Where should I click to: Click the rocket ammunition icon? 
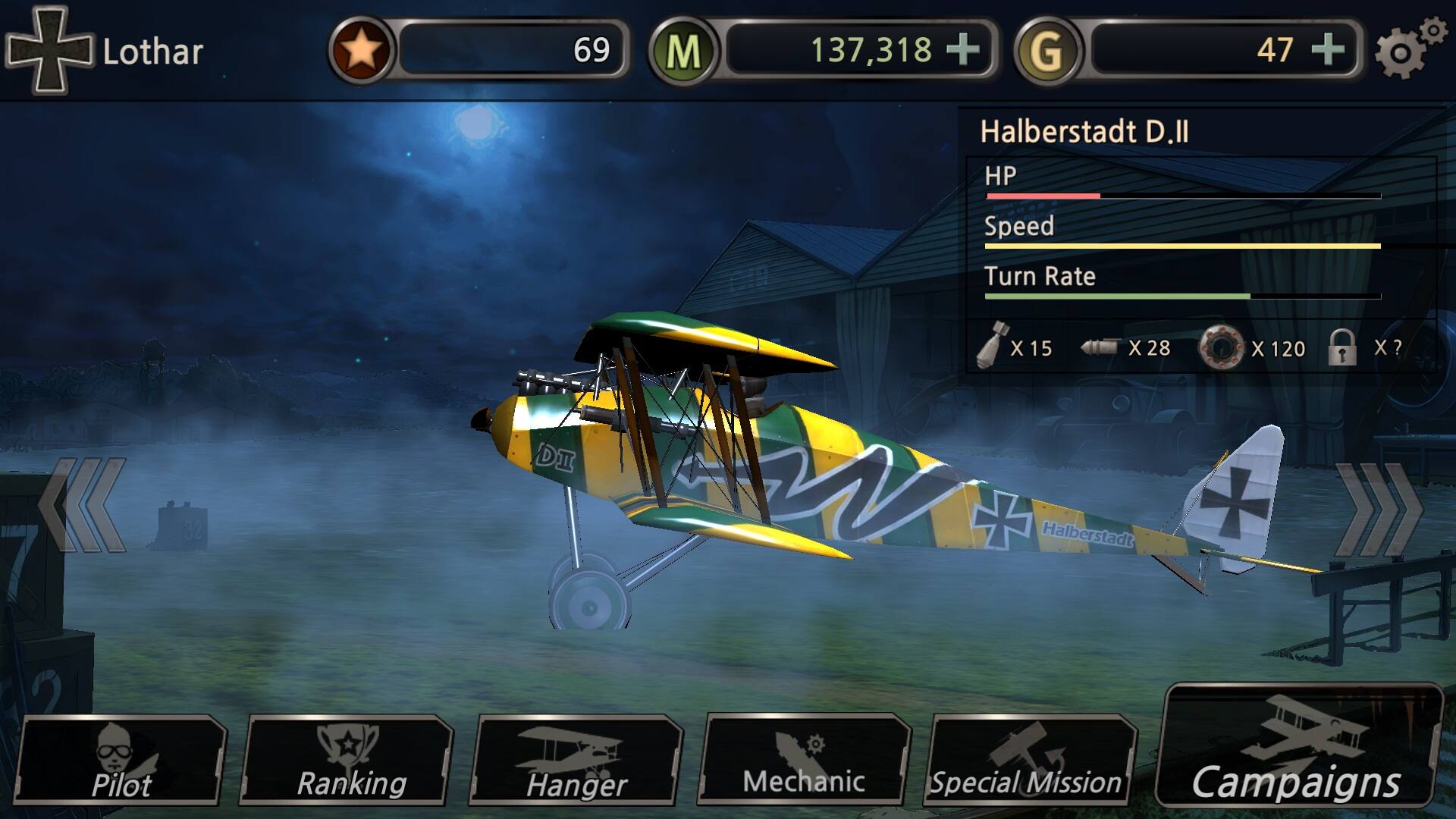(1101, 347)
